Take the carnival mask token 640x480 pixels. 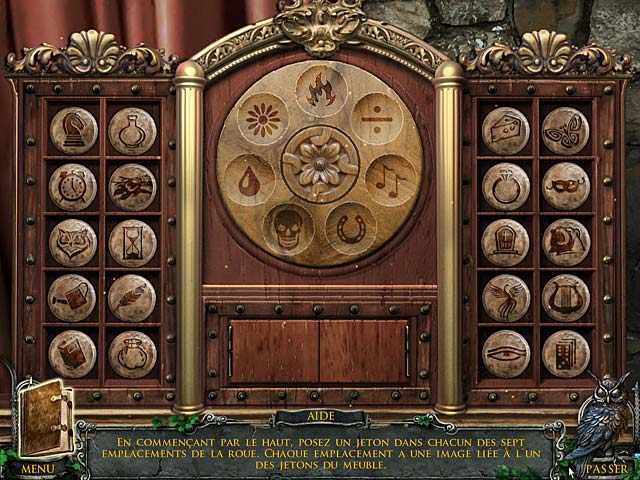tap(566, 186)
